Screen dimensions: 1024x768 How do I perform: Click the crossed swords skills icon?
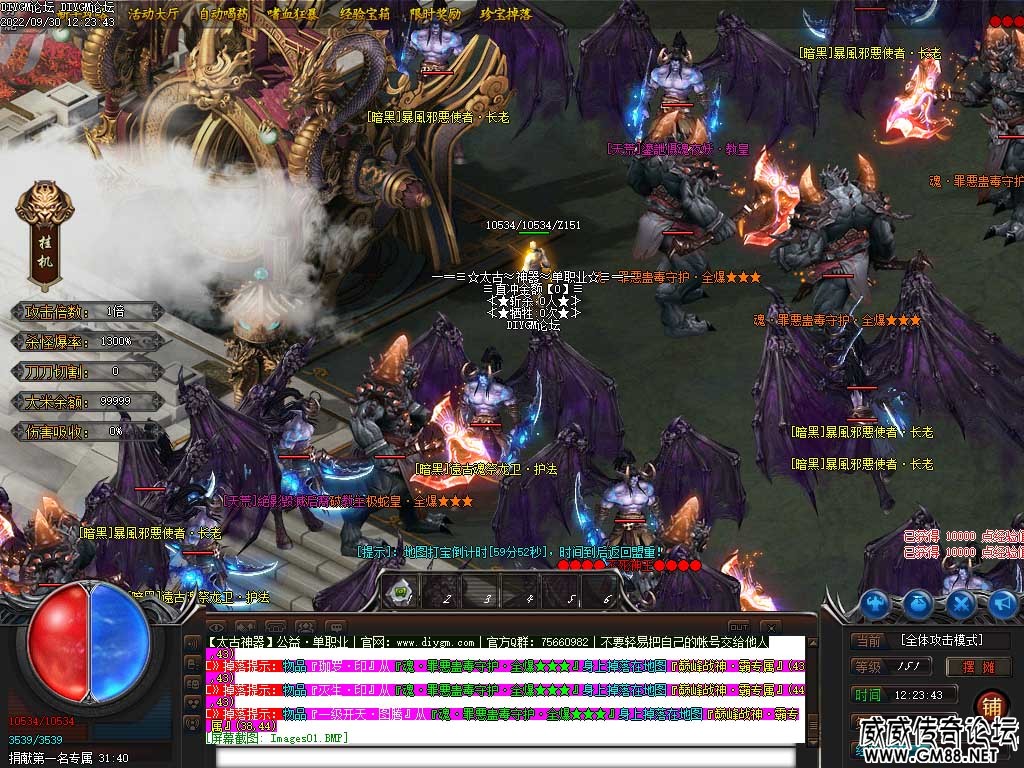click(x=961, y=603)
